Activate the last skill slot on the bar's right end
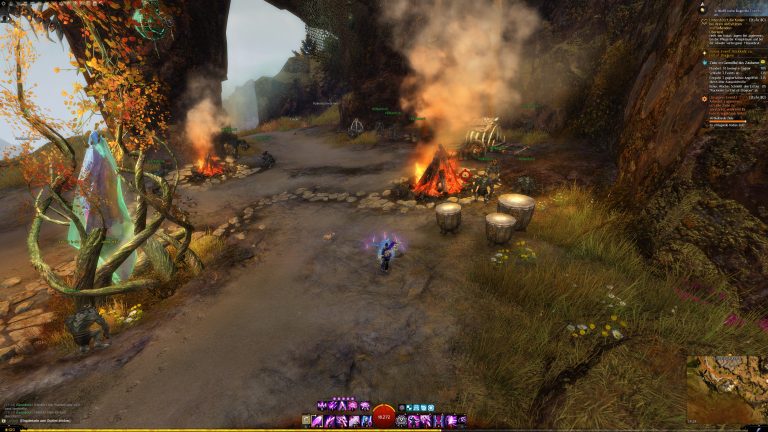768x432 pixels. coord(461,421)
